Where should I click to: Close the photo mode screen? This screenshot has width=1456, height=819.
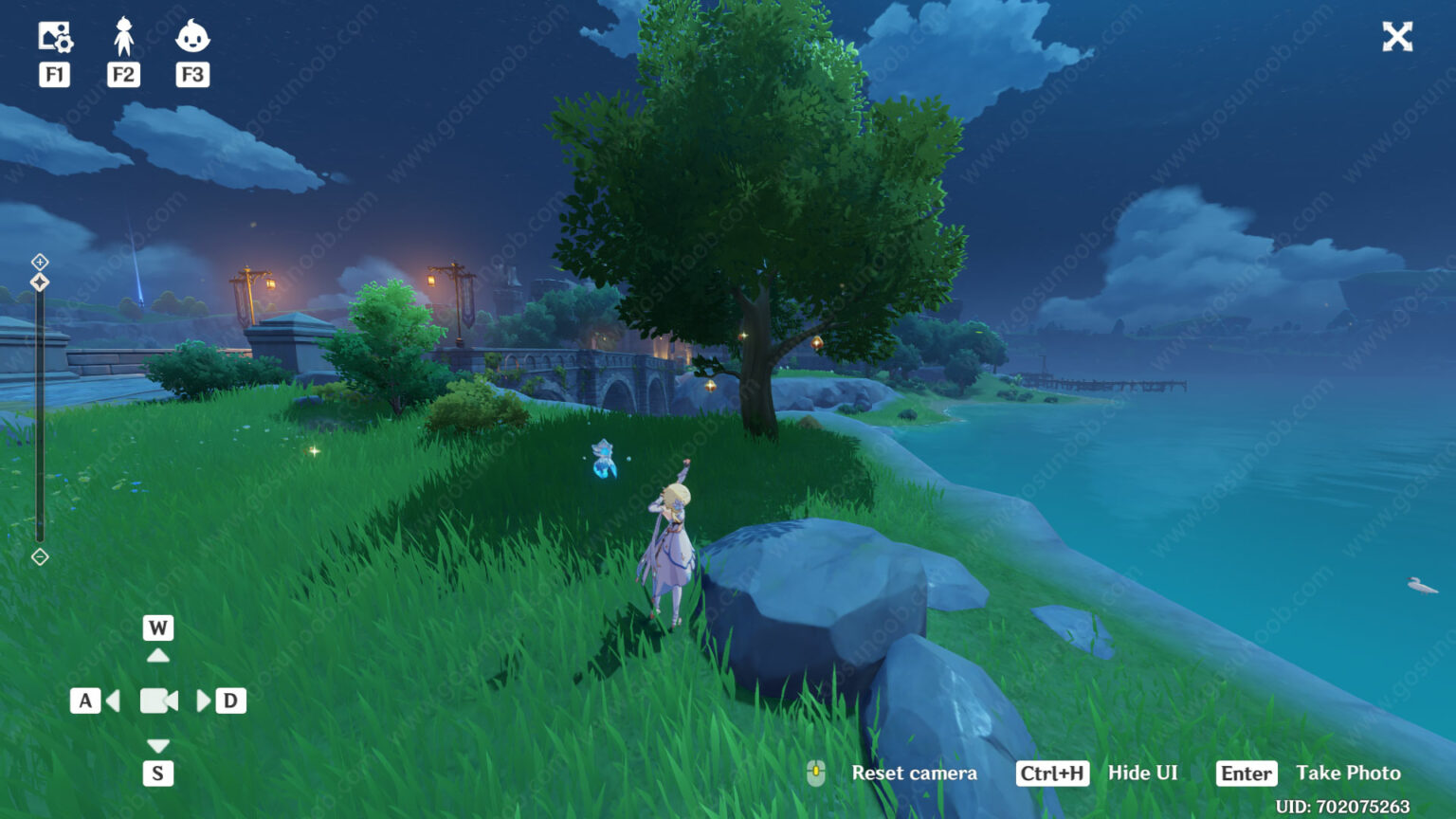[1397, 37]
